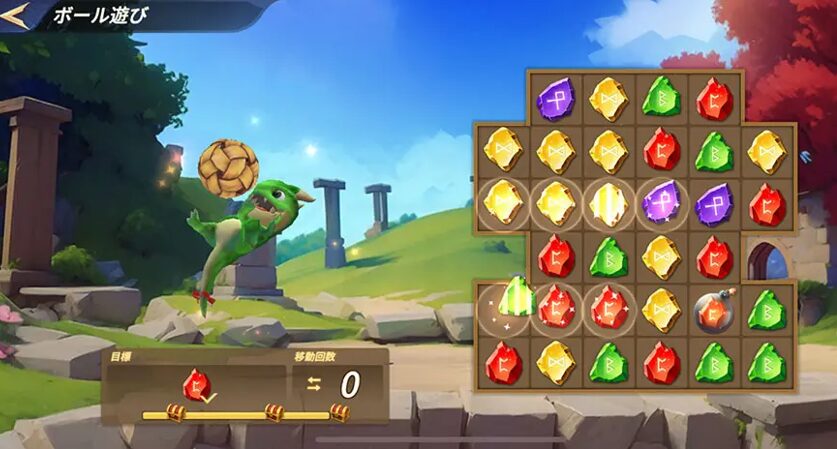Go back using the arrow beside ボール遊び
Viewport: 837px width, 449px height.
15,14
